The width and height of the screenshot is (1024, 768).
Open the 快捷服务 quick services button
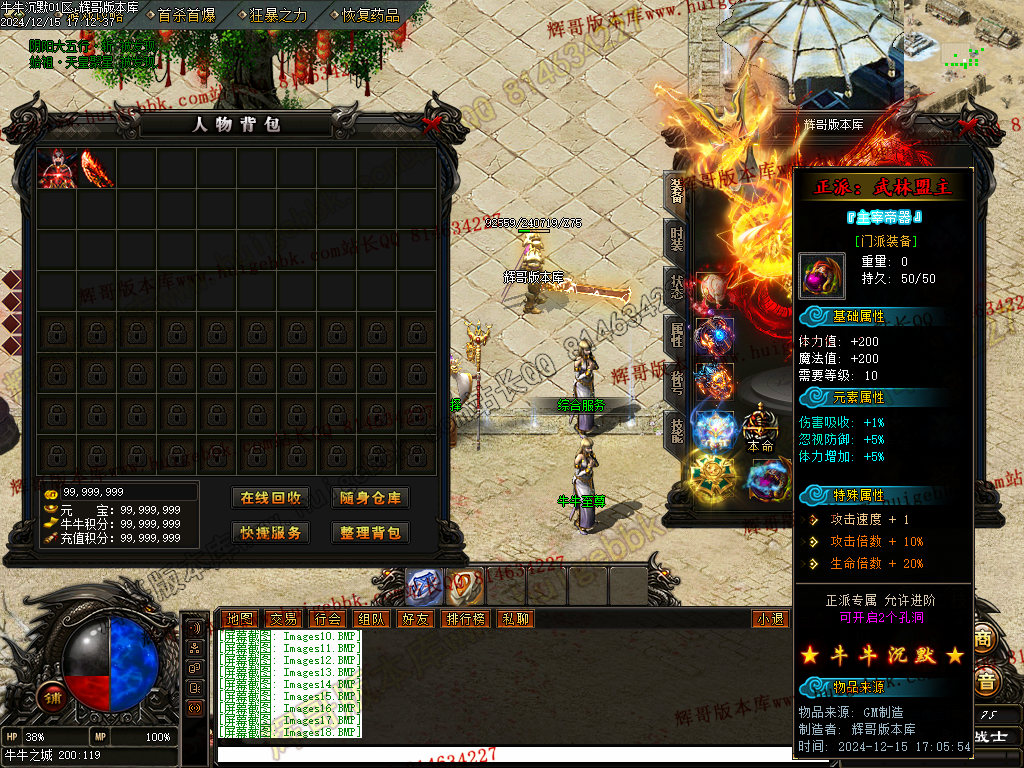click(x=271, y=533)
